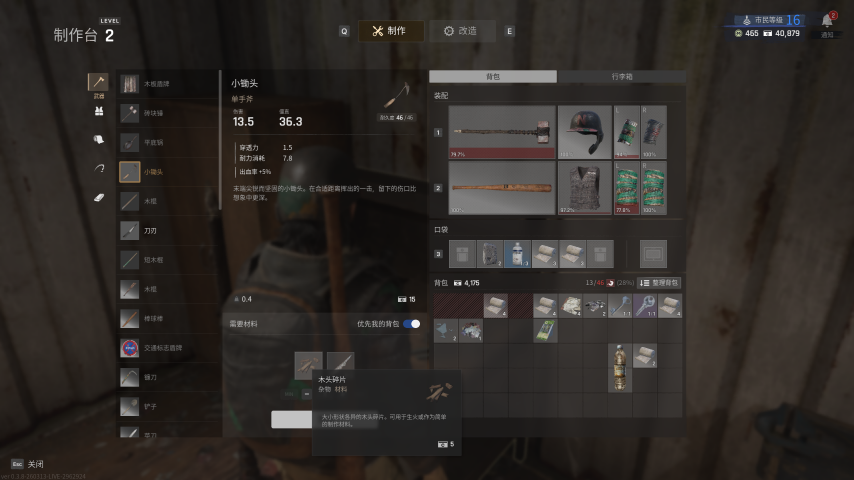Open the 背包 backpack tab
Image resolution: width=854 pixels, height=480 pixels.
[492, 76]
